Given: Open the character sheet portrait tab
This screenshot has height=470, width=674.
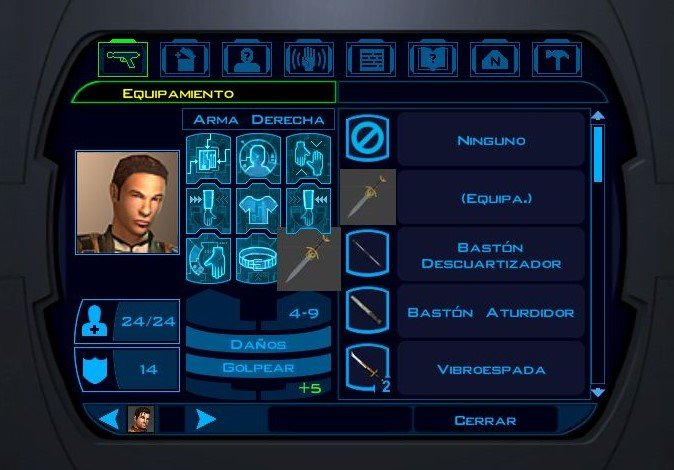Looking at the screenshot, I should click(x=247, y=60).
